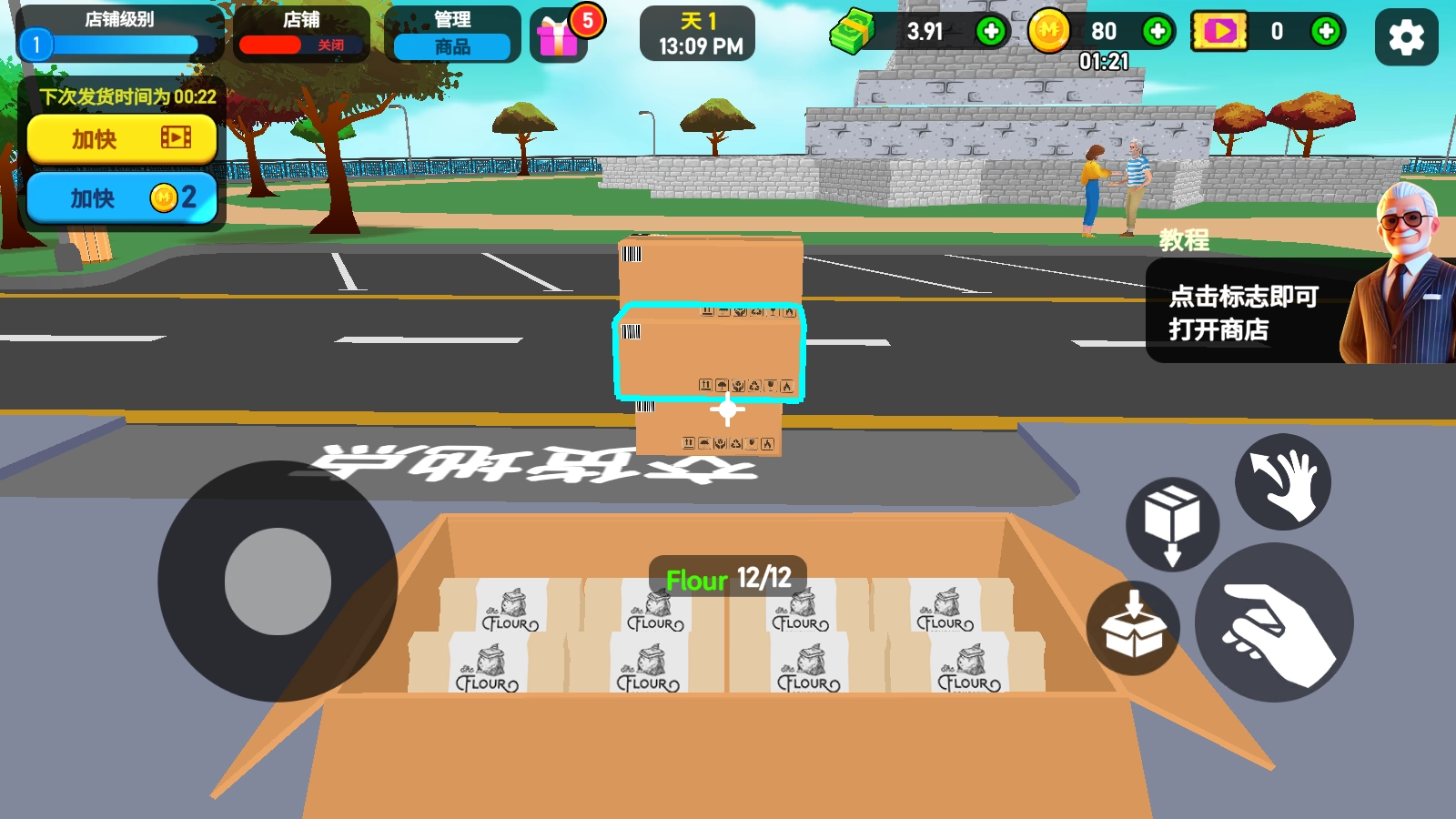Toggle the 店铺 open/closed switch

301,44
